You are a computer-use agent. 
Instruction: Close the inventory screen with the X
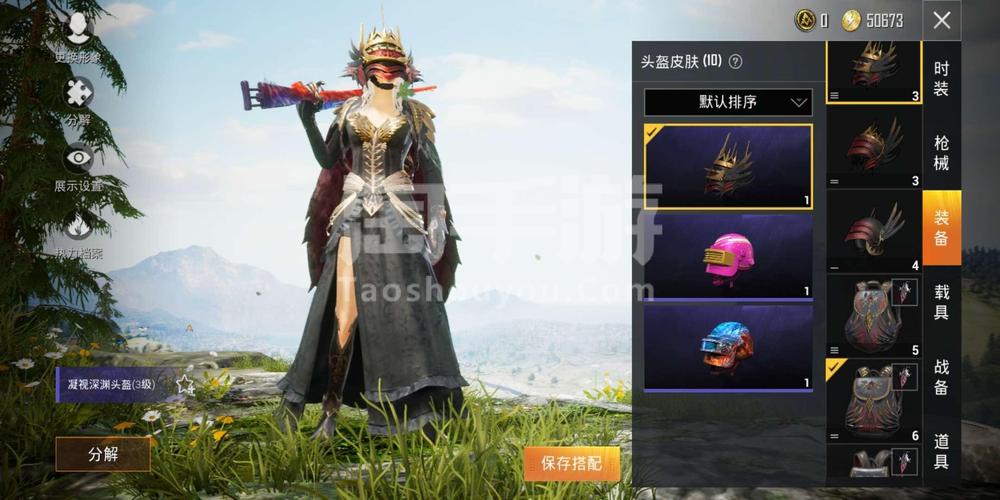click(942, 20)
